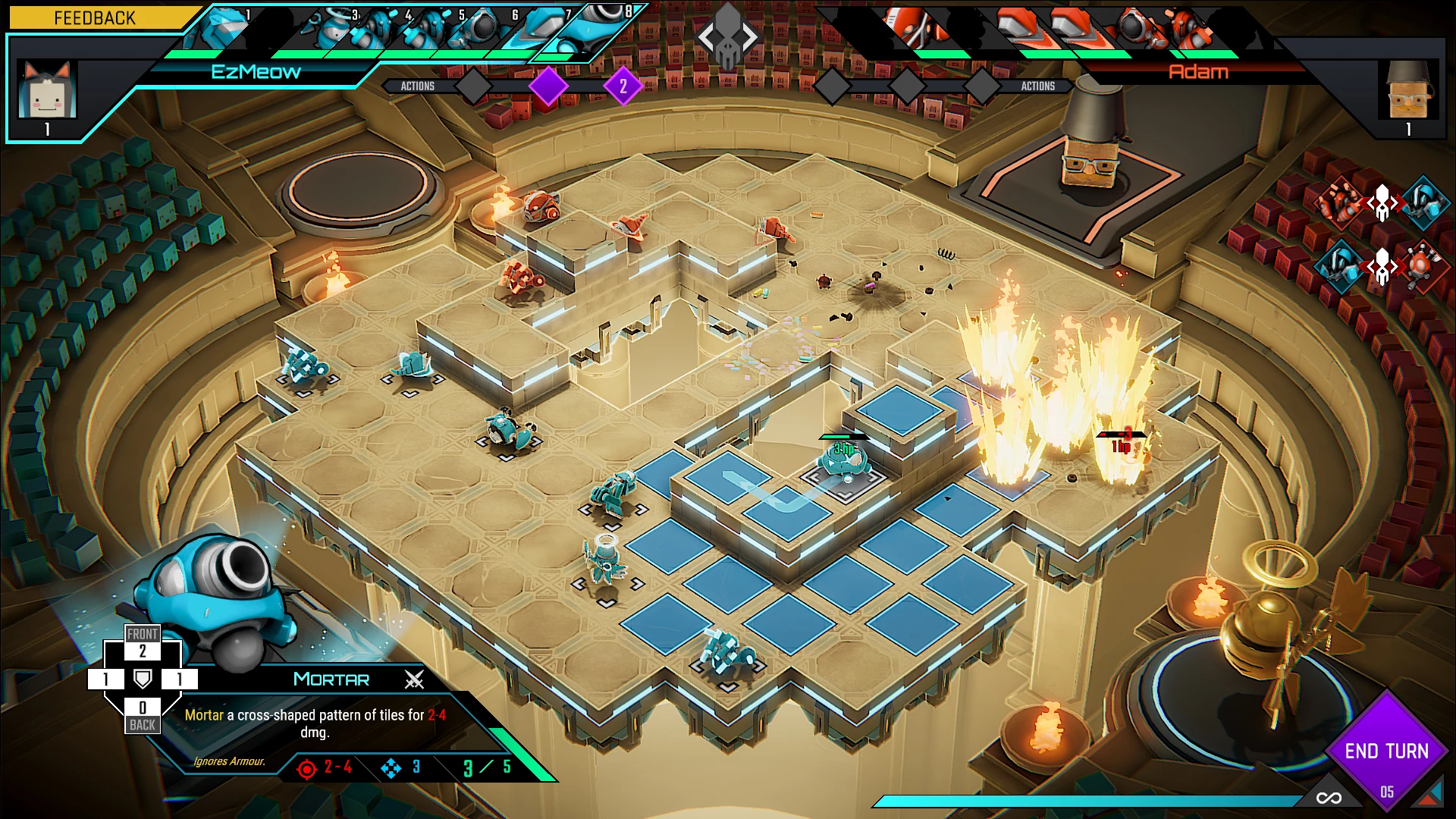The width and height of the screenshot is (1456, 819).
Task: Open the Feedback form
Action: coord(94,17)
